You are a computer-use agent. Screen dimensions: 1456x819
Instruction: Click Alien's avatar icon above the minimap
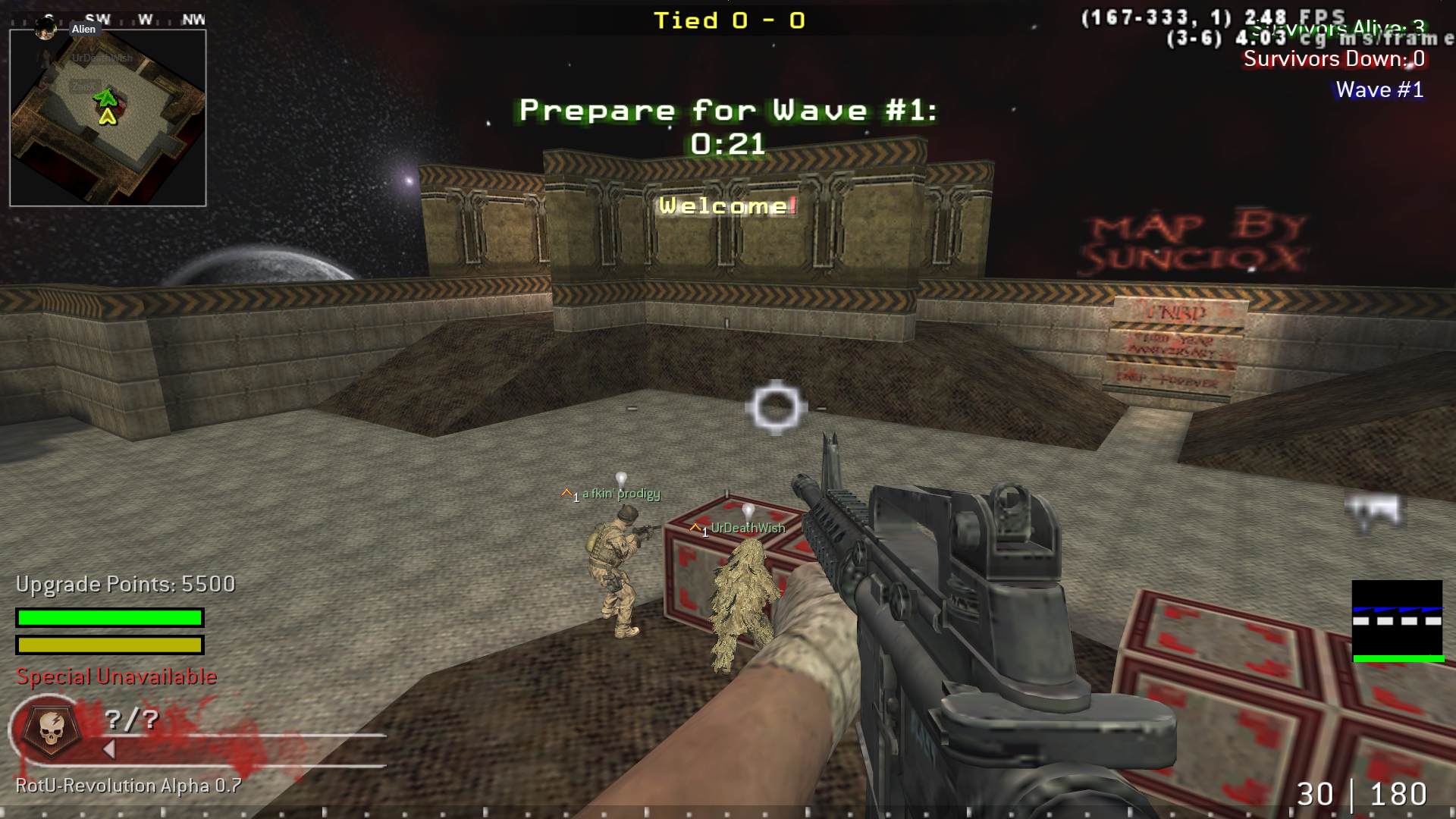pos(45,29)
